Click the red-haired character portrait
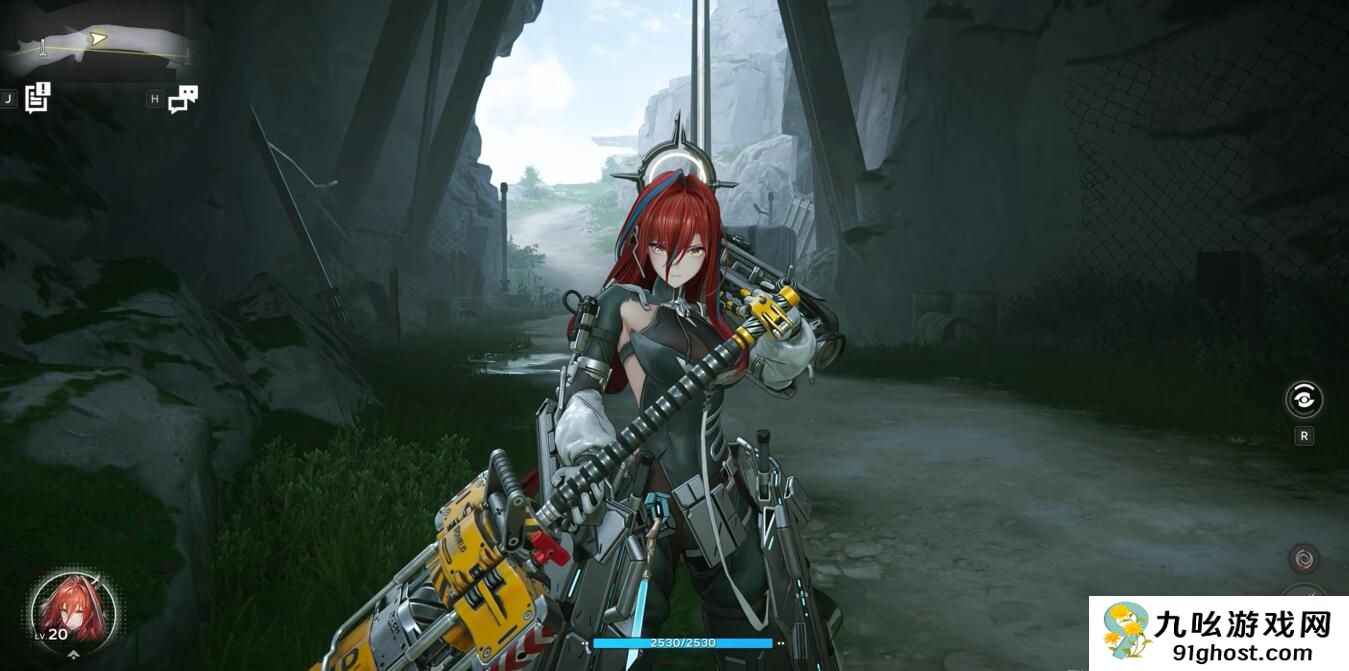1349x671 pixels. click(74, 609)
